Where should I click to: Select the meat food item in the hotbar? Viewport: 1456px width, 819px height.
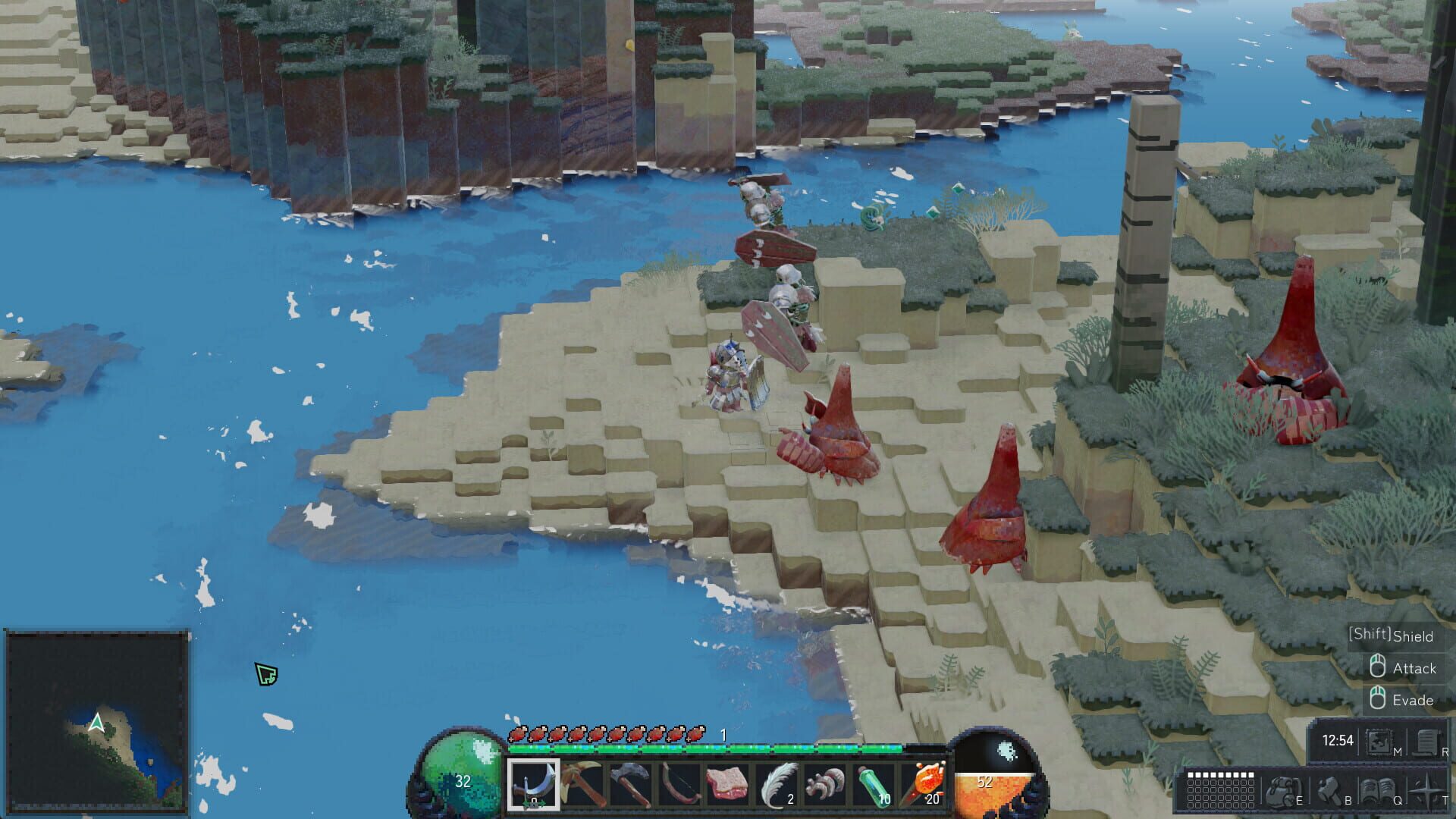click(726, 787)
